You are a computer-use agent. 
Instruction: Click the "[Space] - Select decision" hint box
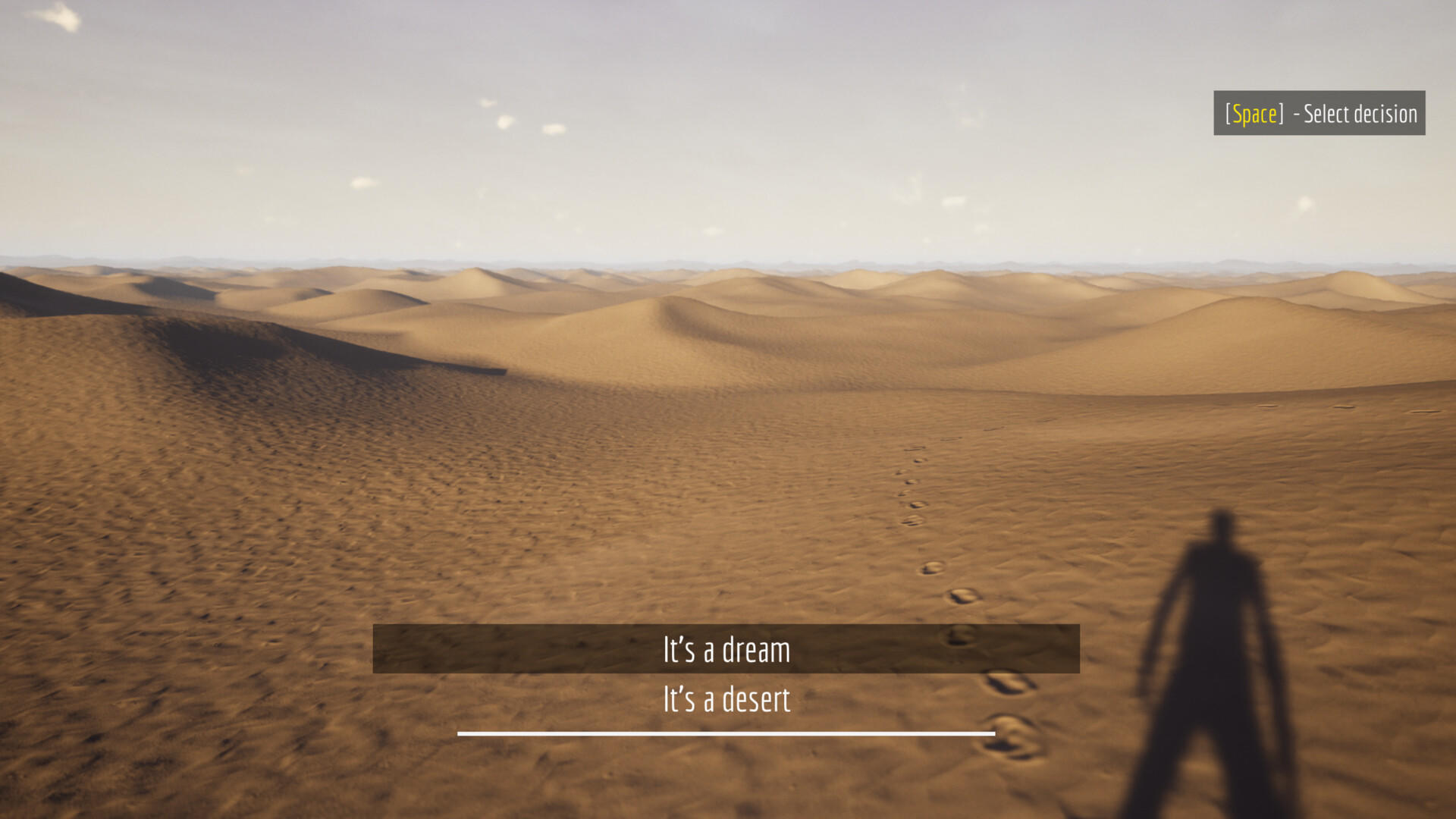pyautogui.click(x=1319, y=114)
